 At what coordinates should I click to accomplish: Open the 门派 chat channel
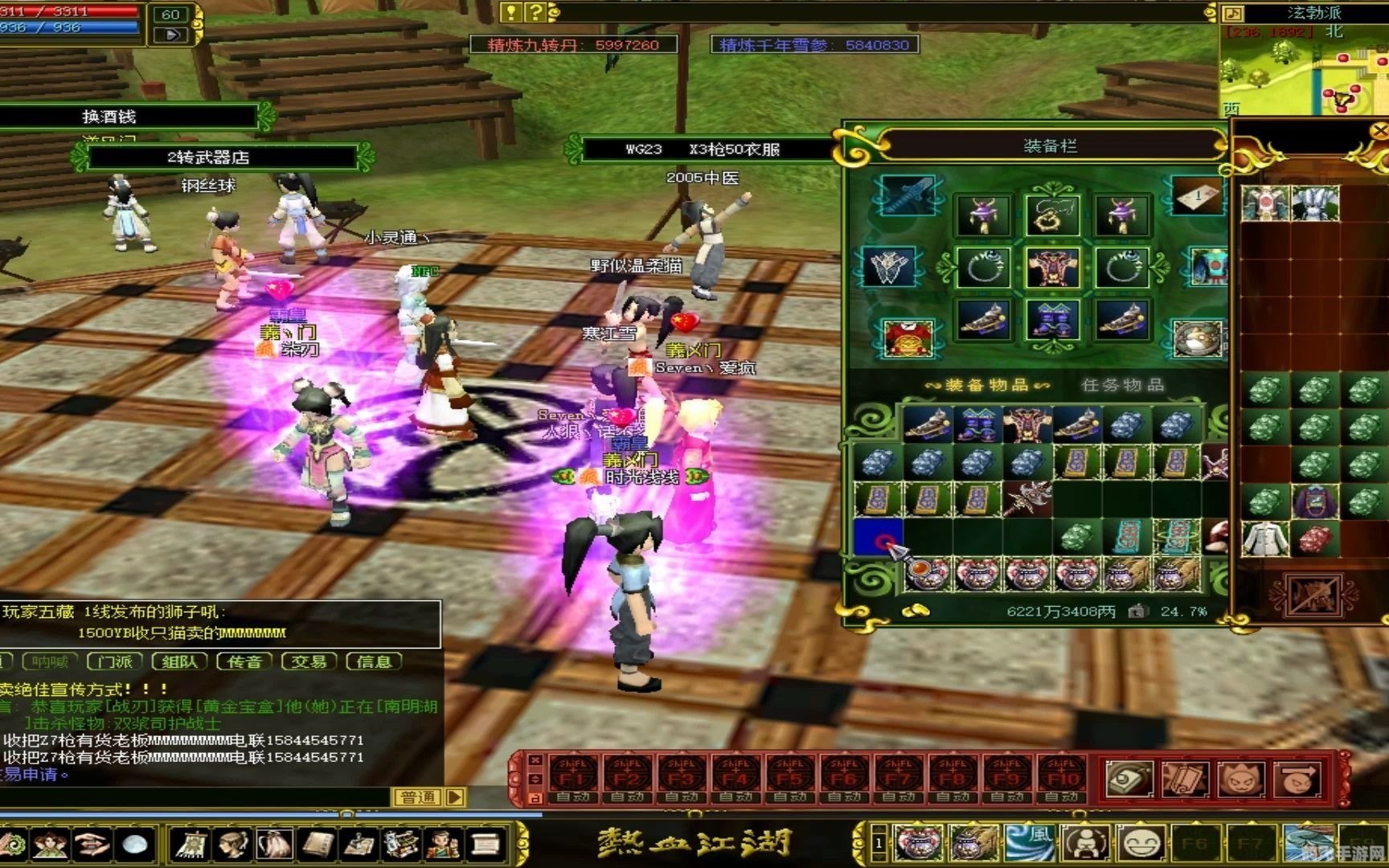coord(115,661)
